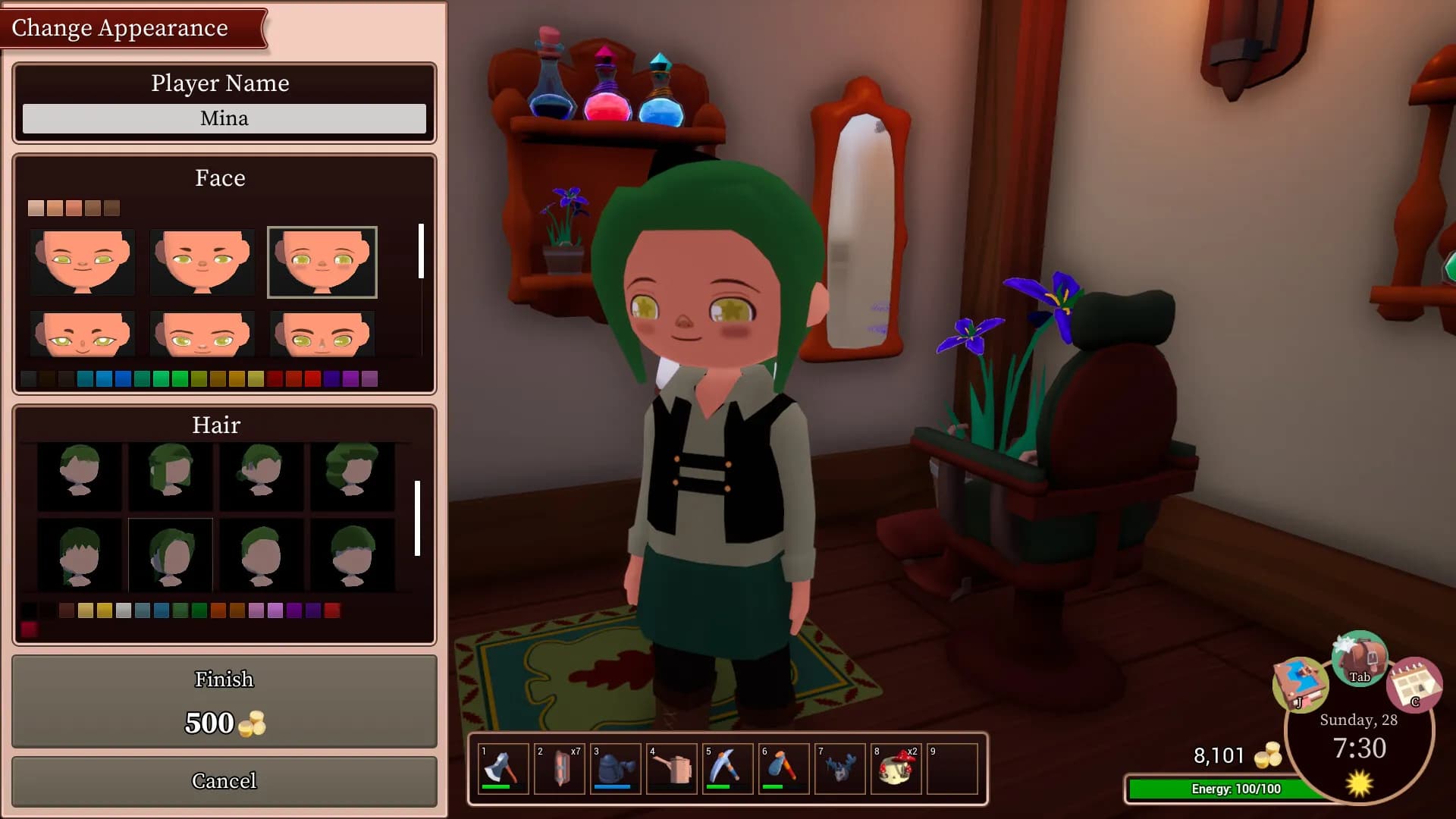
Task: Choose the lightest skin tone swatch
Action: pos(36,209)
